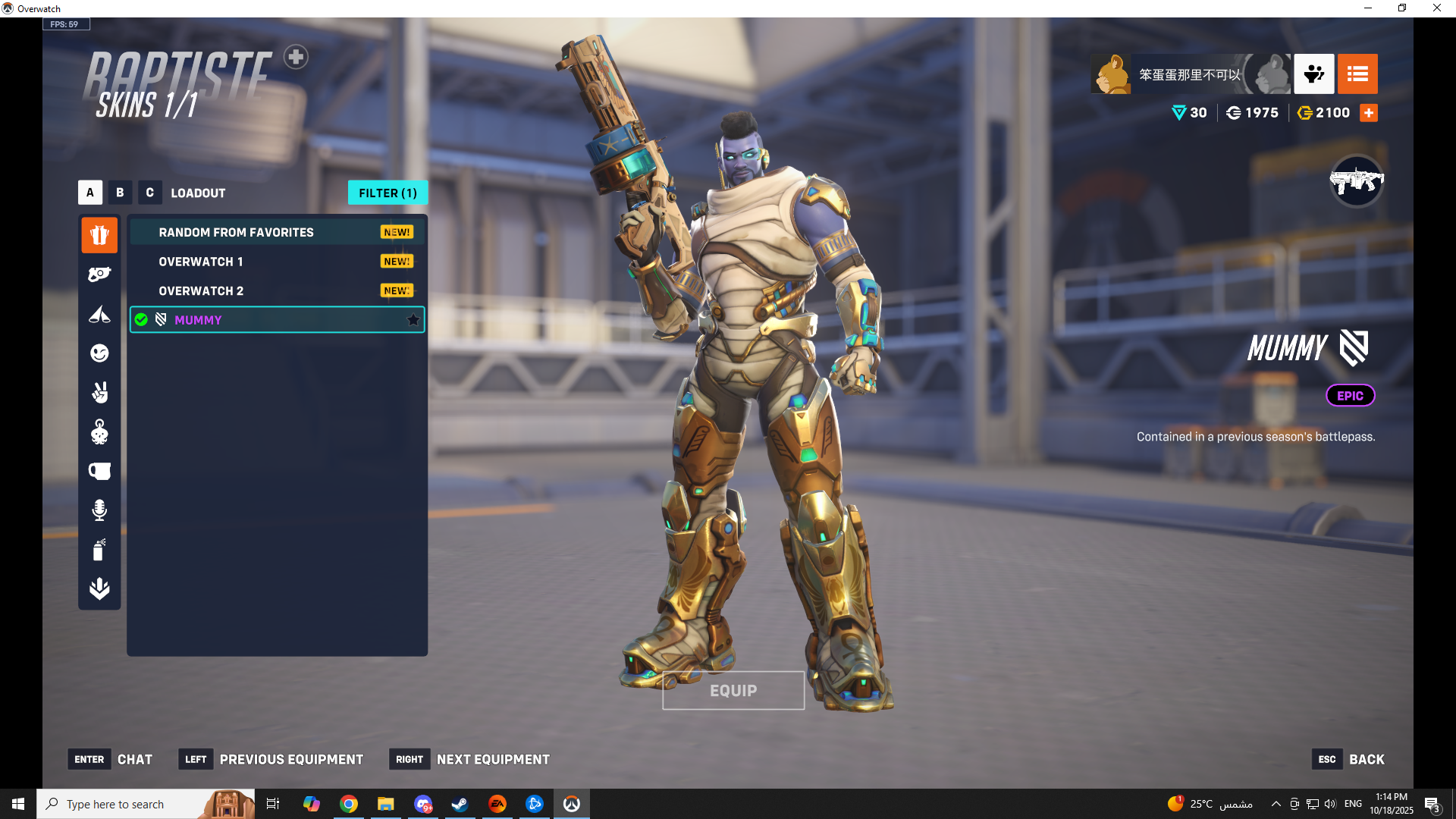This screenshot has width=1456, height=819.
Task: Buy more Overwatch coins with plus button
Action: [1369, 113]
